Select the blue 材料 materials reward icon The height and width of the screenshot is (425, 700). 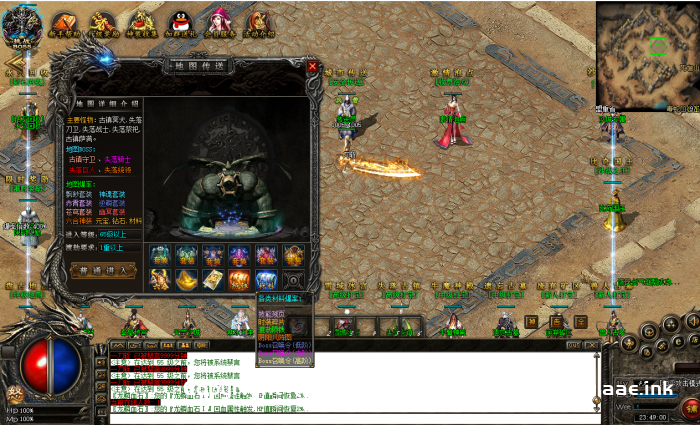(265, 281)
